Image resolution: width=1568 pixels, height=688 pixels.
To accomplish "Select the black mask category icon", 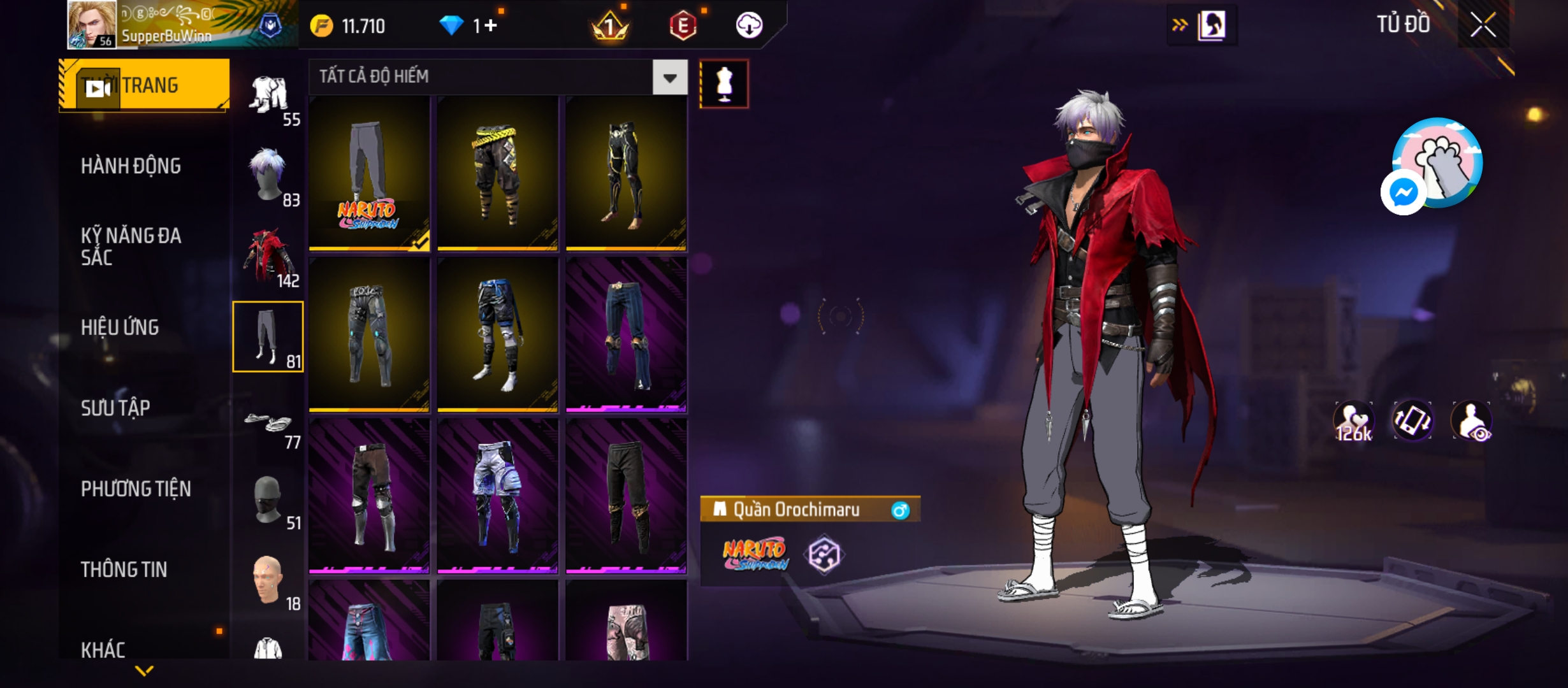I will click(x=268, y=500).
